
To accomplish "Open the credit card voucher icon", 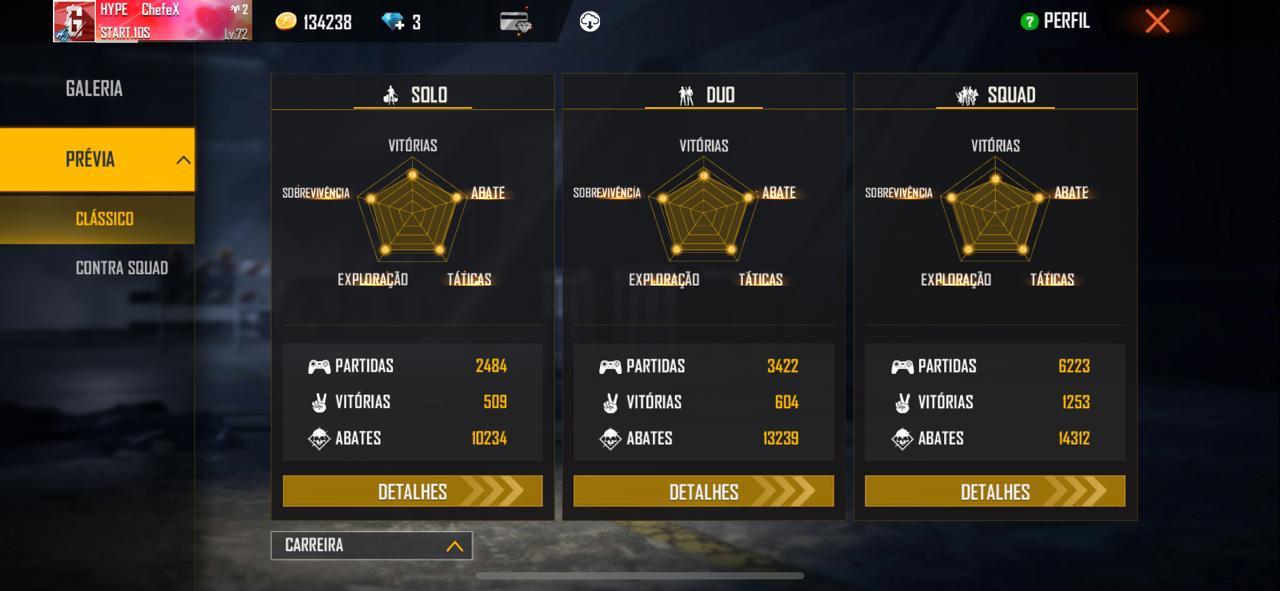I will click(x=516, y=22).
